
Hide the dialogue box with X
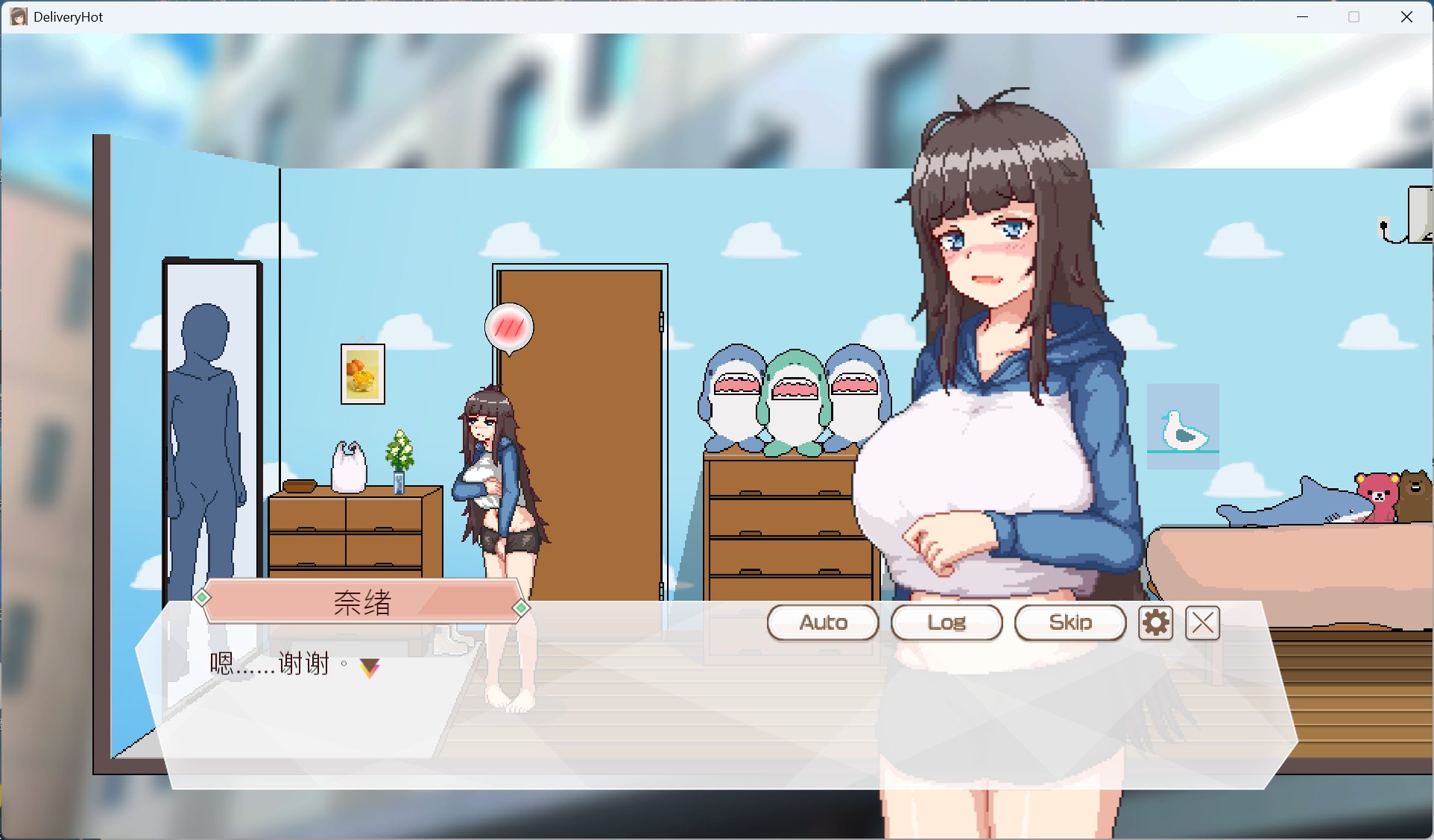[x=1202, y=622]
